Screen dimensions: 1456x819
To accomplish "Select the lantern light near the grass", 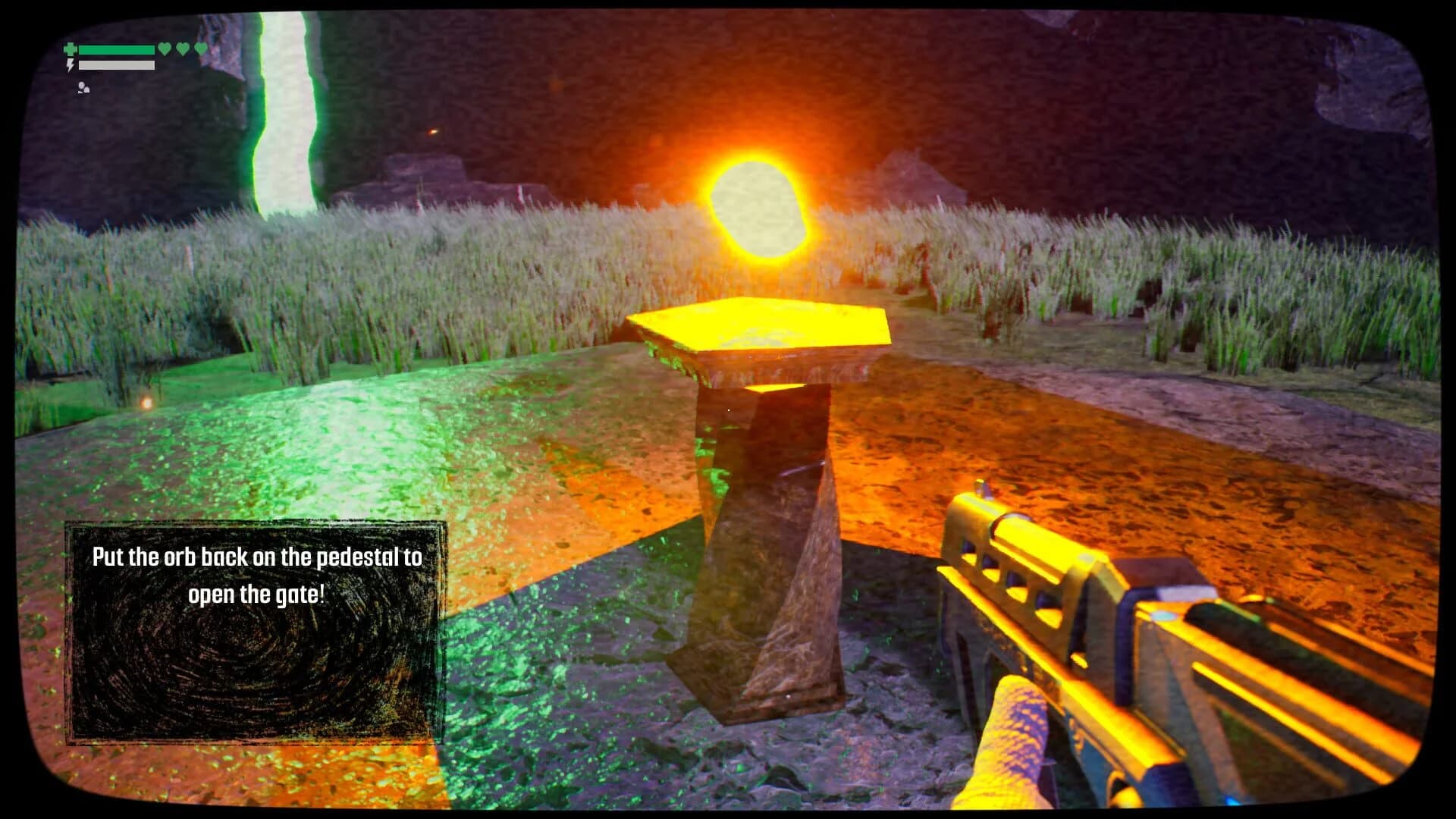I will 146,403.
